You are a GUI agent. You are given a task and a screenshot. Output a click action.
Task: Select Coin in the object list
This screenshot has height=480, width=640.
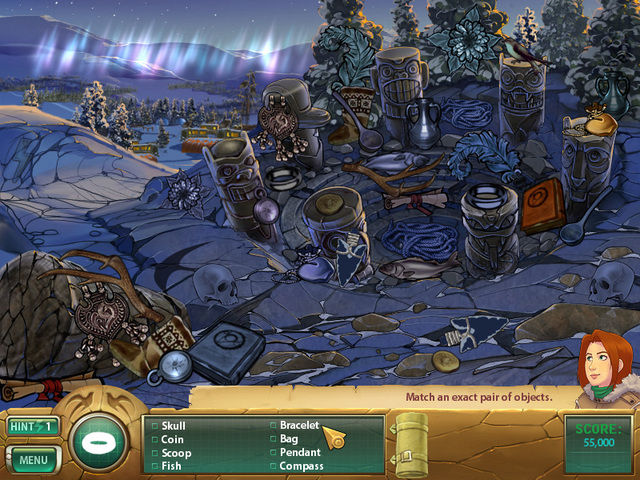(172, 438)
